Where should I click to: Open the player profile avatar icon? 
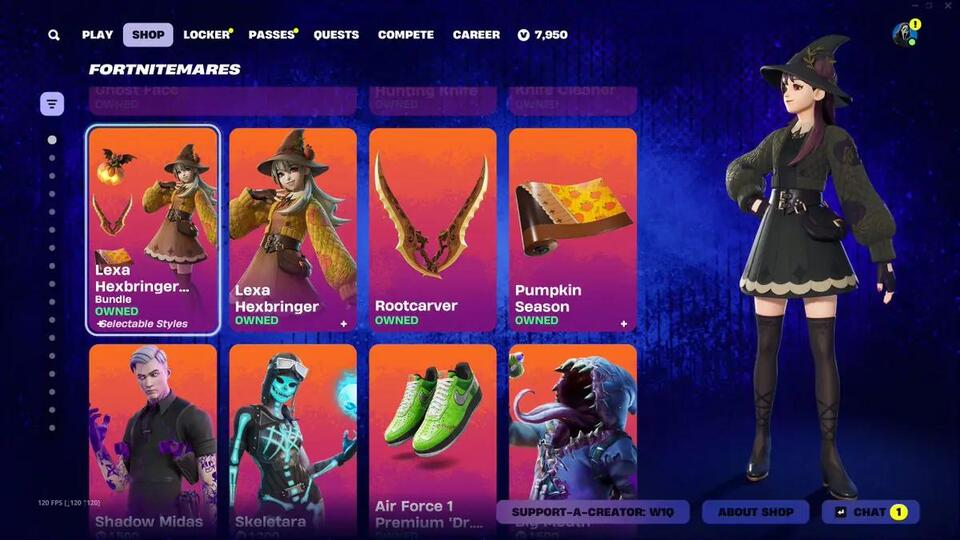click(904, 34)
